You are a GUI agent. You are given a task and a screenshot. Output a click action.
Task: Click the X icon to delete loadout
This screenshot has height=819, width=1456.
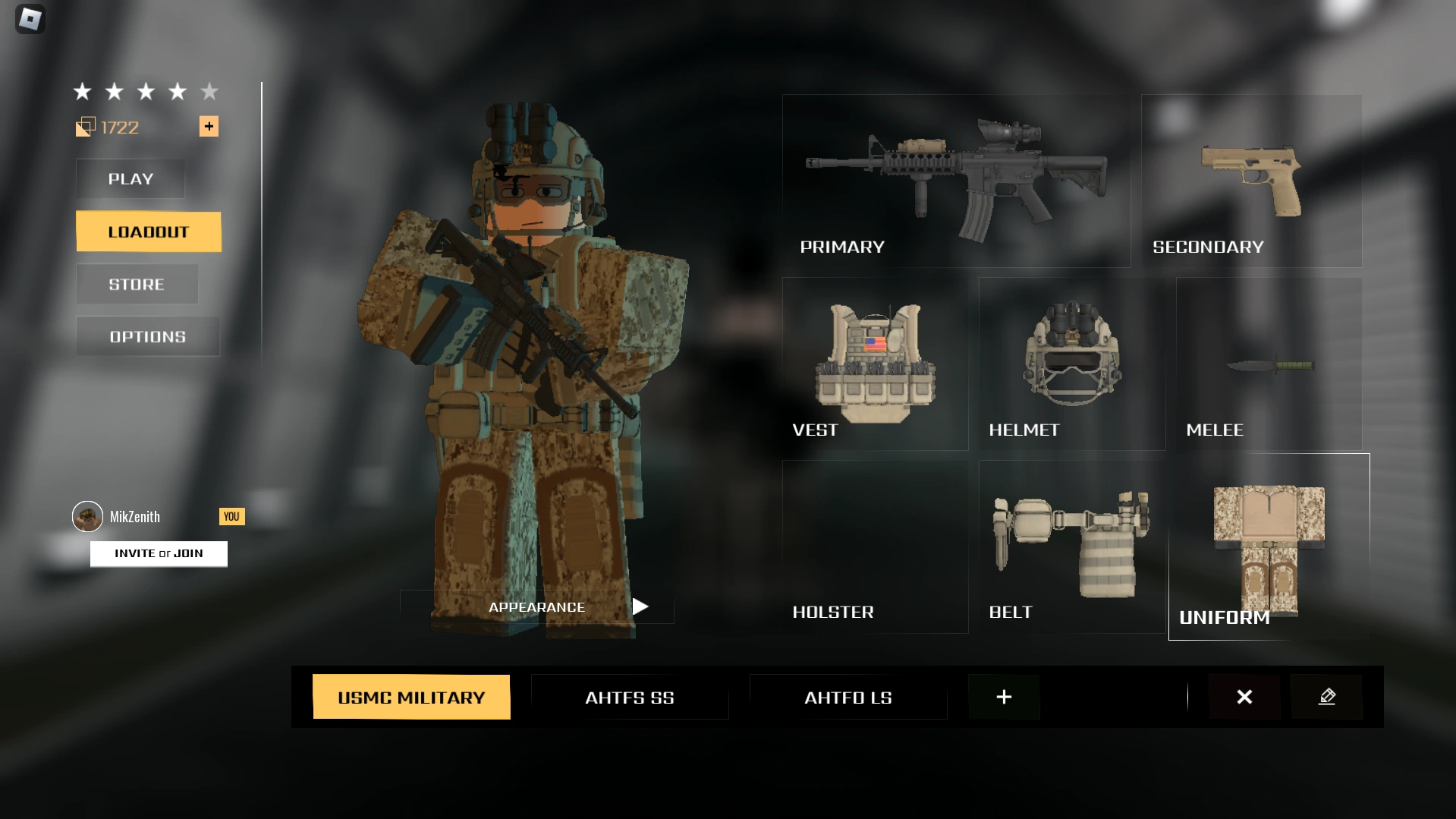tap(1244, 697)
